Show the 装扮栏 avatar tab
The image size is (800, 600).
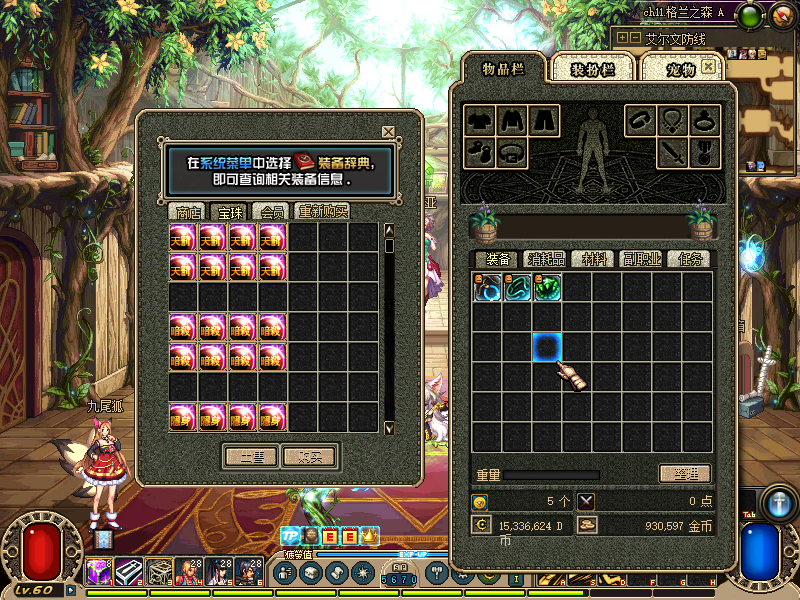[594, 69]
